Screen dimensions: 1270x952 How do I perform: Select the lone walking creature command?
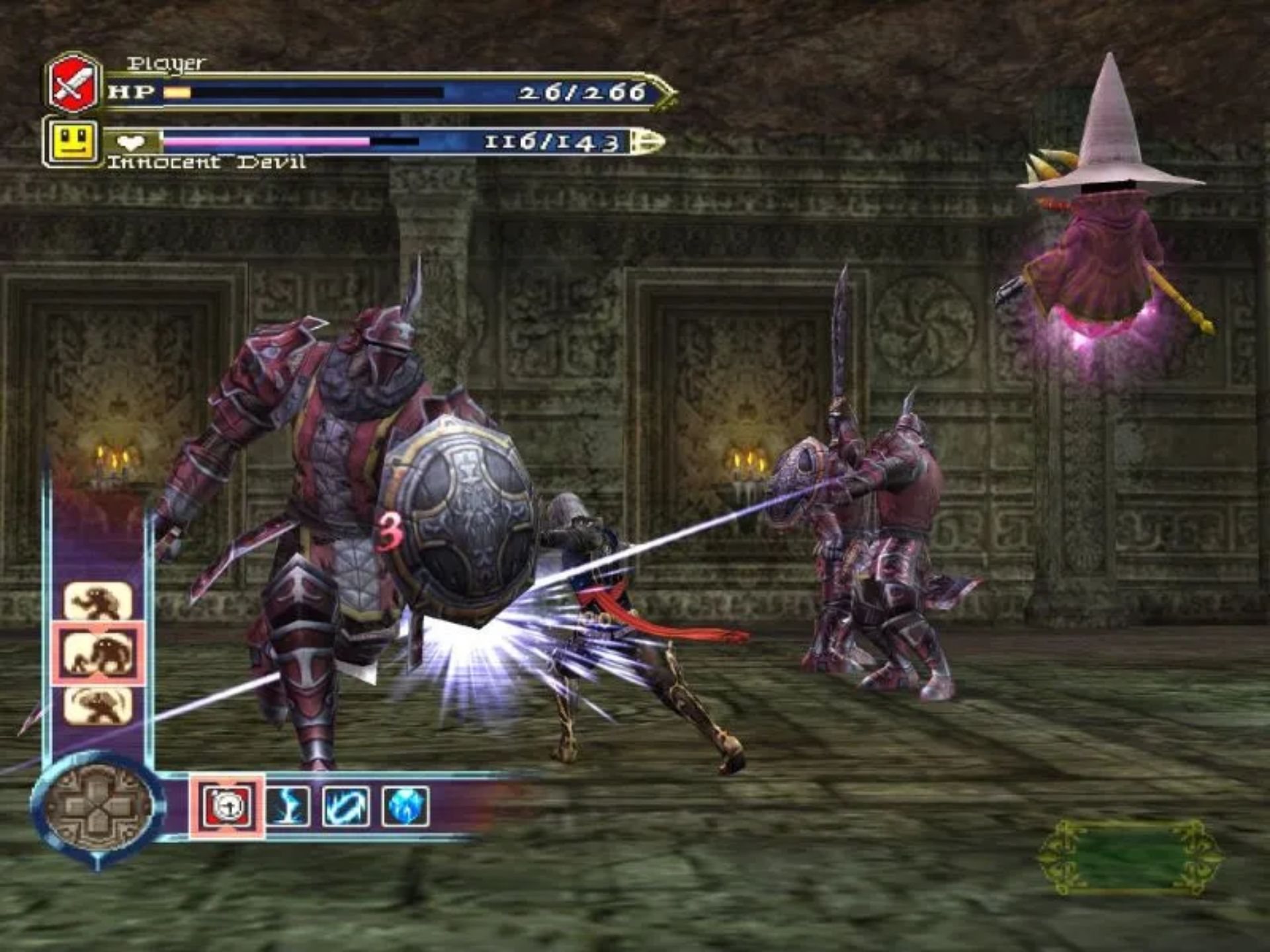[x=98, y=602]
